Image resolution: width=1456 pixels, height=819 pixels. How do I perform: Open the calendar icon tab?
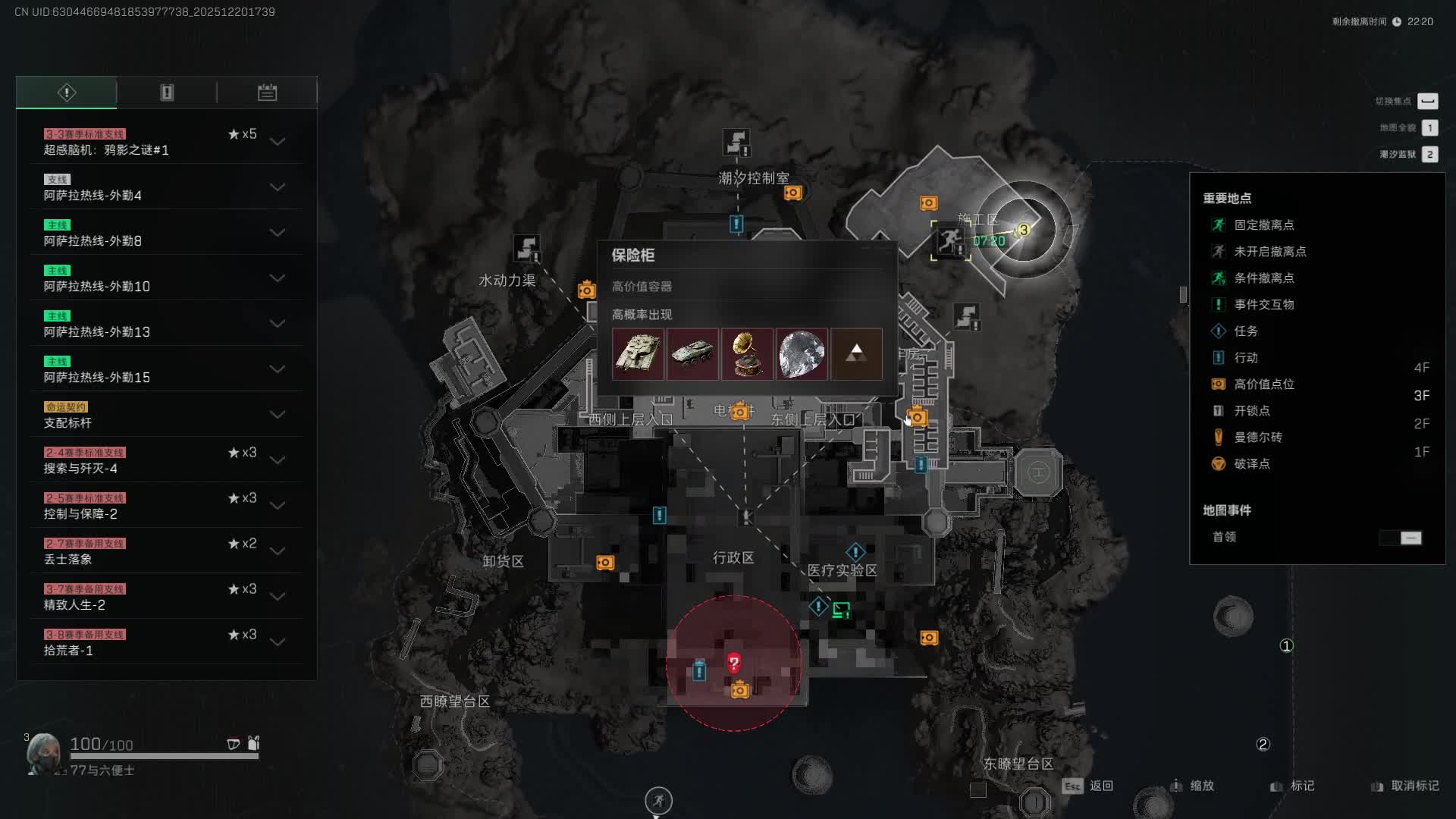[x=267, y=93]
